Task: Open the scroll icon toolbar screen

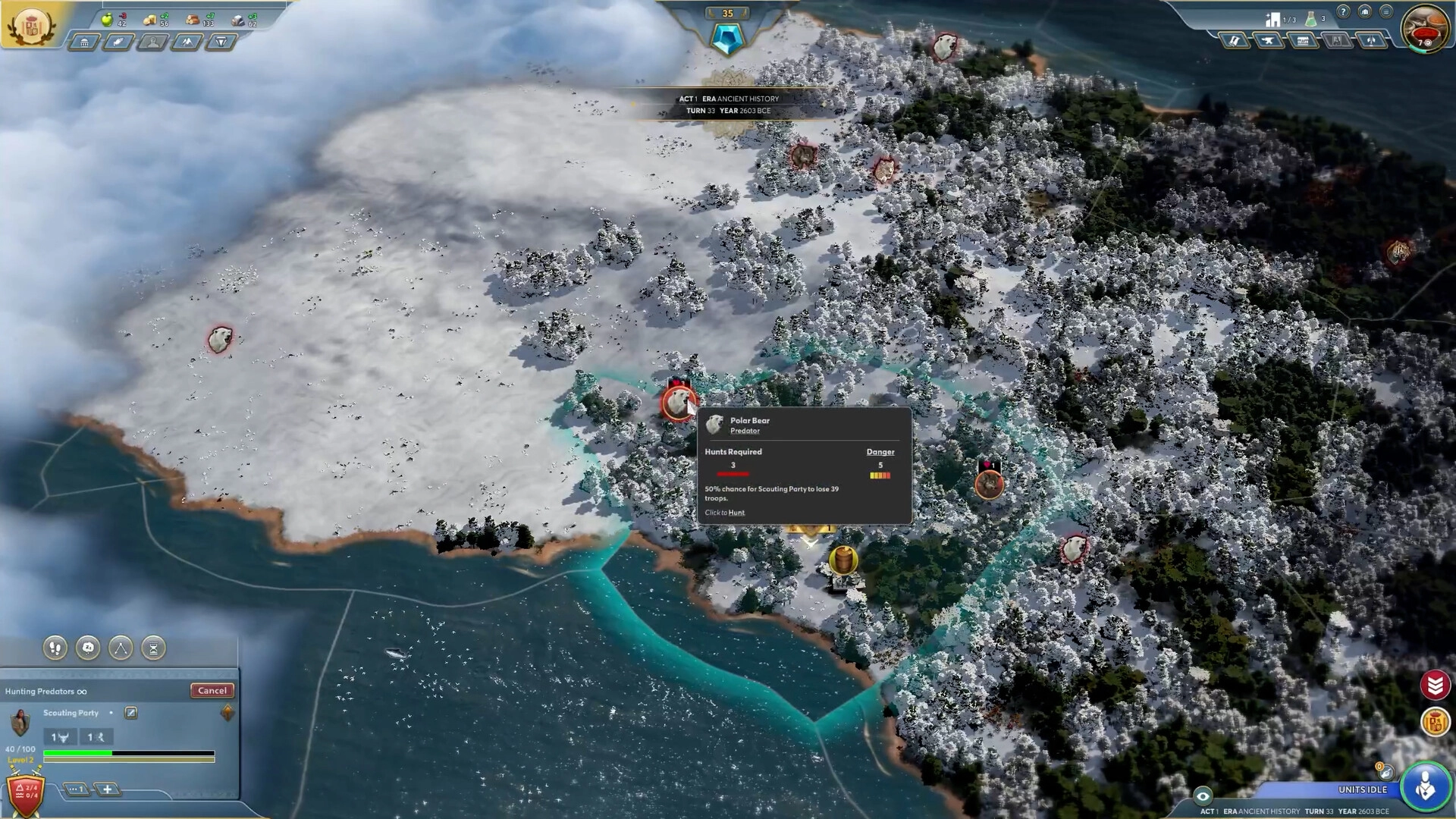Action: tap(1235, 41)
